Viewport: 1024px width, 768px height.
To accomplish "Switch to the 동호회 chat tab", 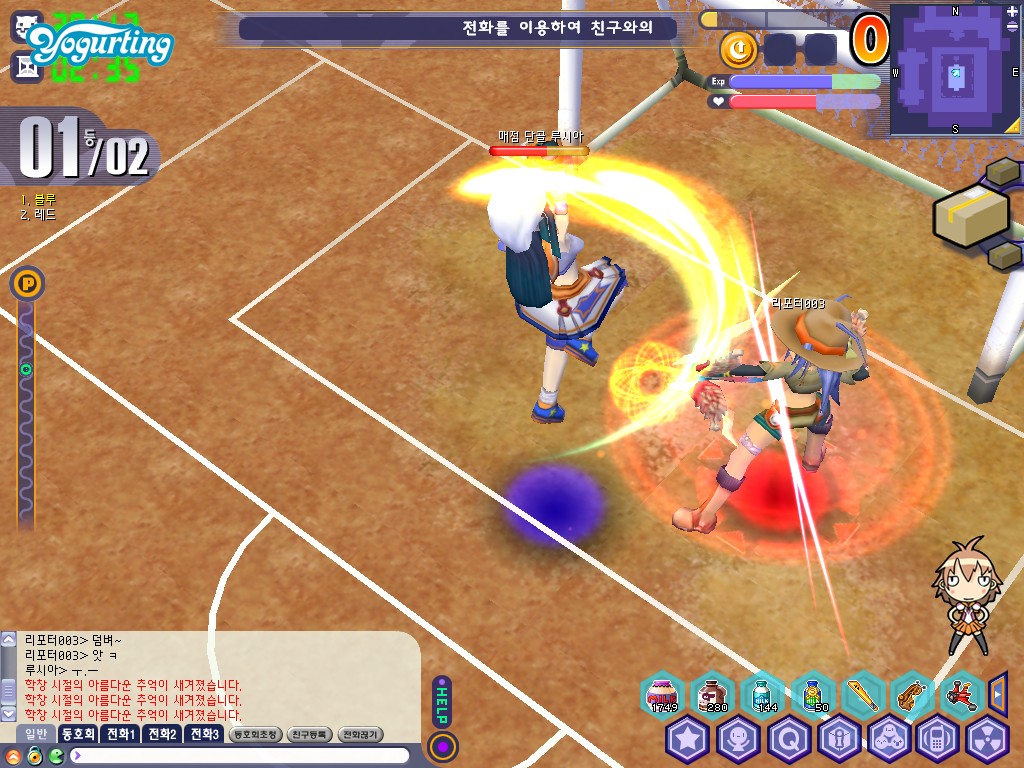I will point(77,734).
